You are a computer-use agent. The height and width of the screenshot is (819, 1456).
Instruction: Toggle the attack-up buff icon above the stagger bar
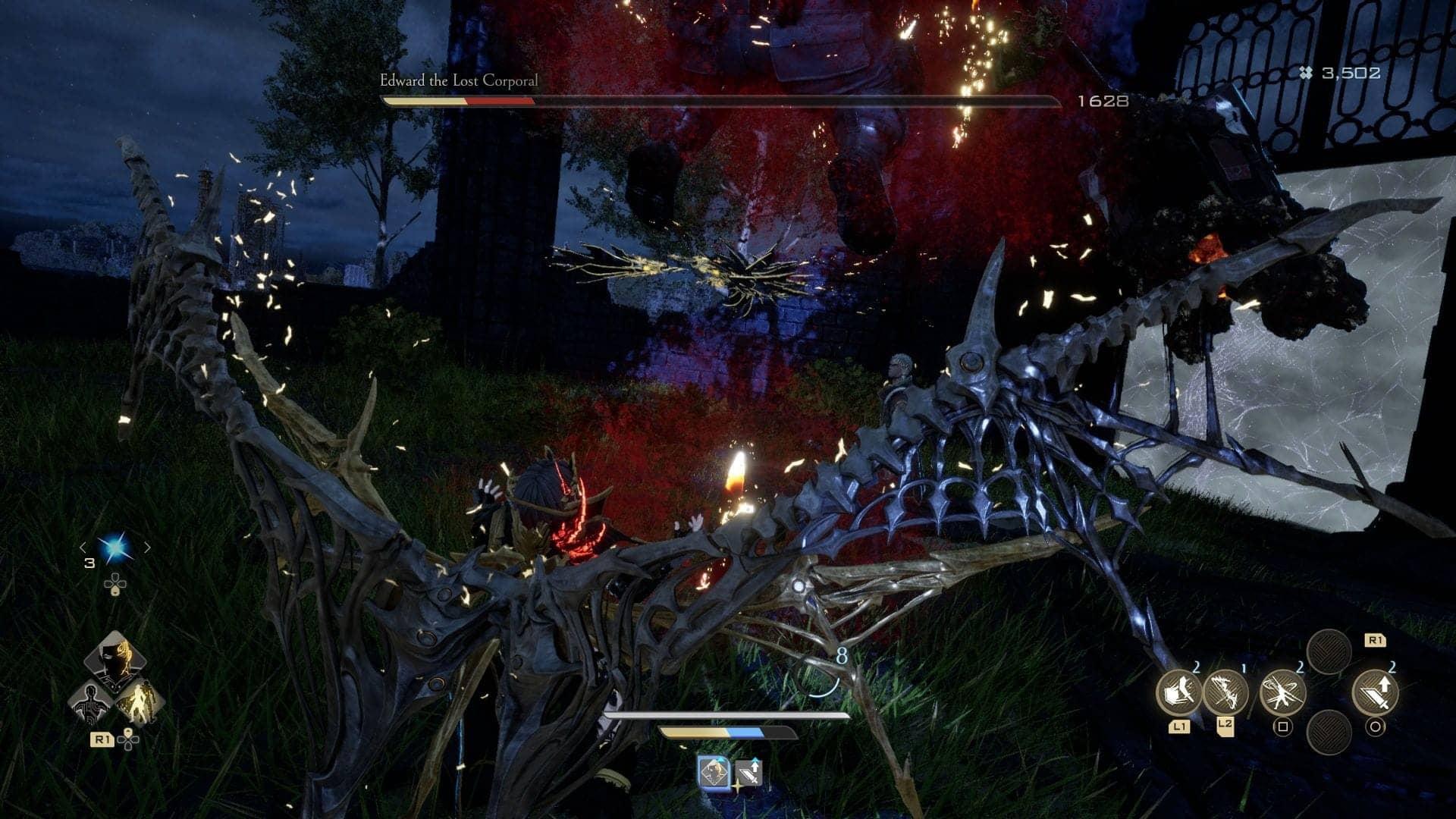point(748,771)
